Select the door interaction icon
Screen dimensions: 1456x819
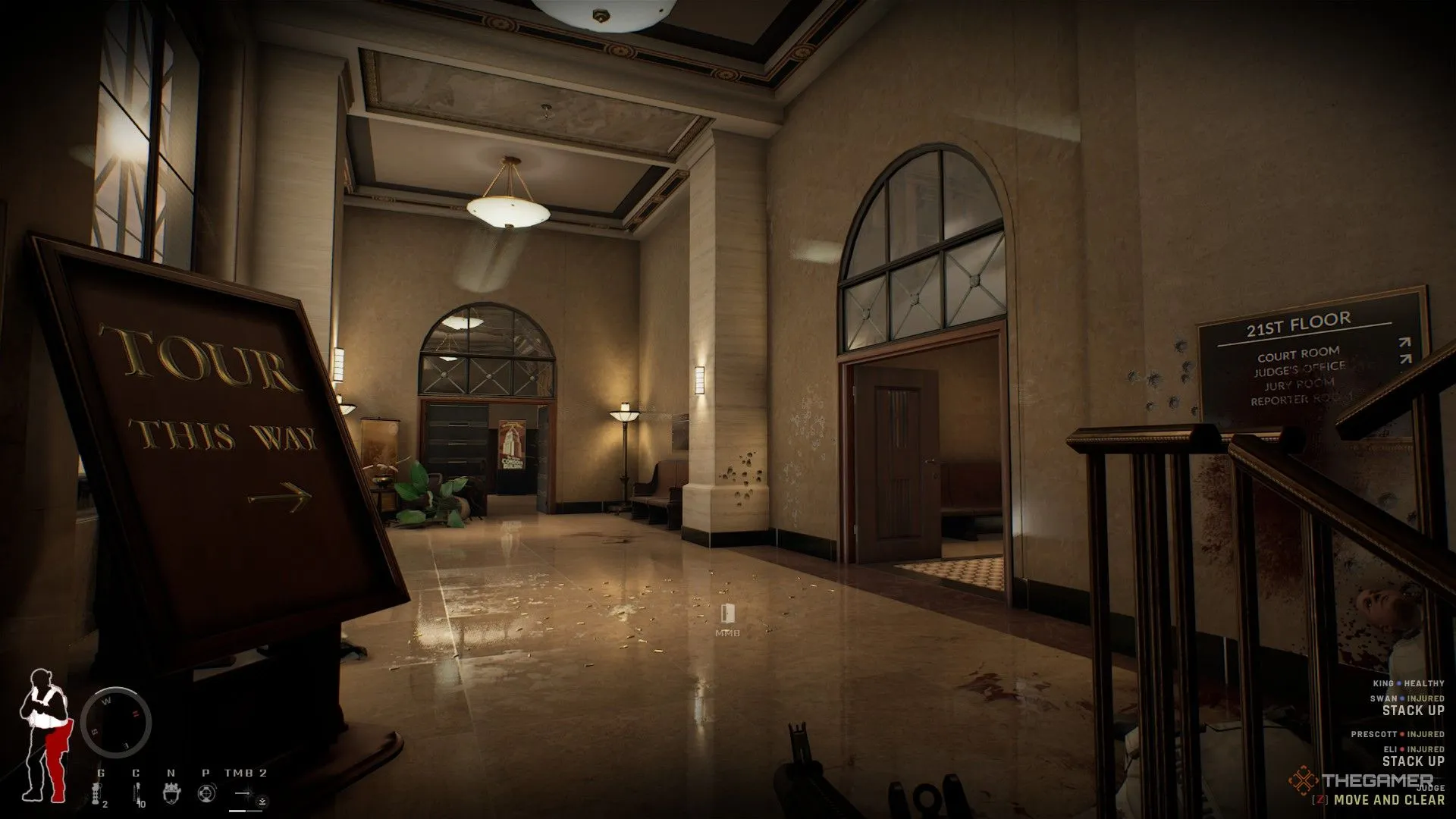pos(726,614)
